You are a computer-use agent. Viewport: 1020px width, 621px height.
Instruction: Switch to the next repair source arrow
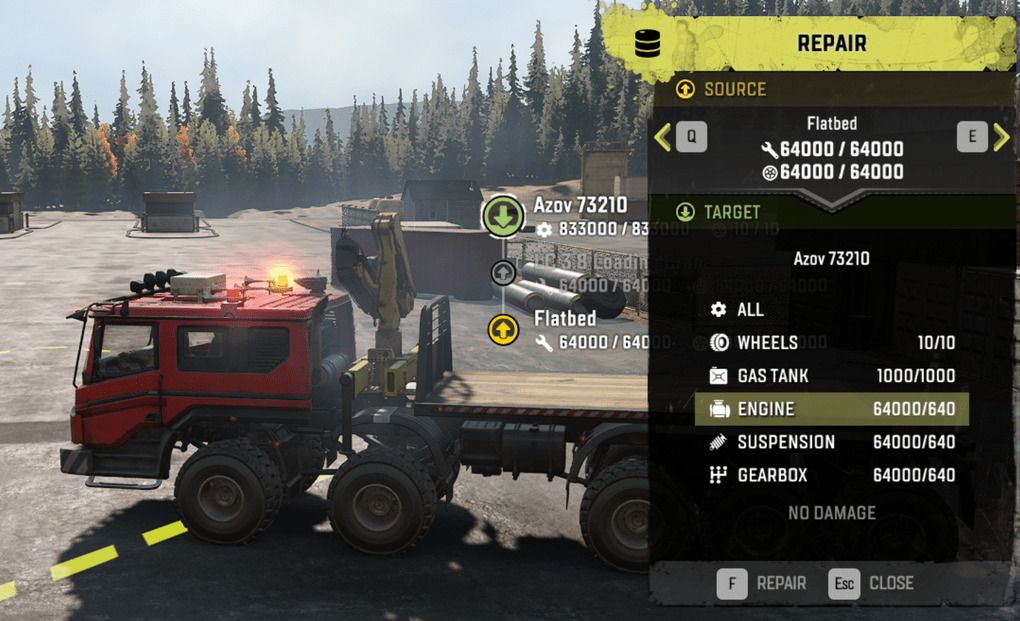(x=1001, y=137)
